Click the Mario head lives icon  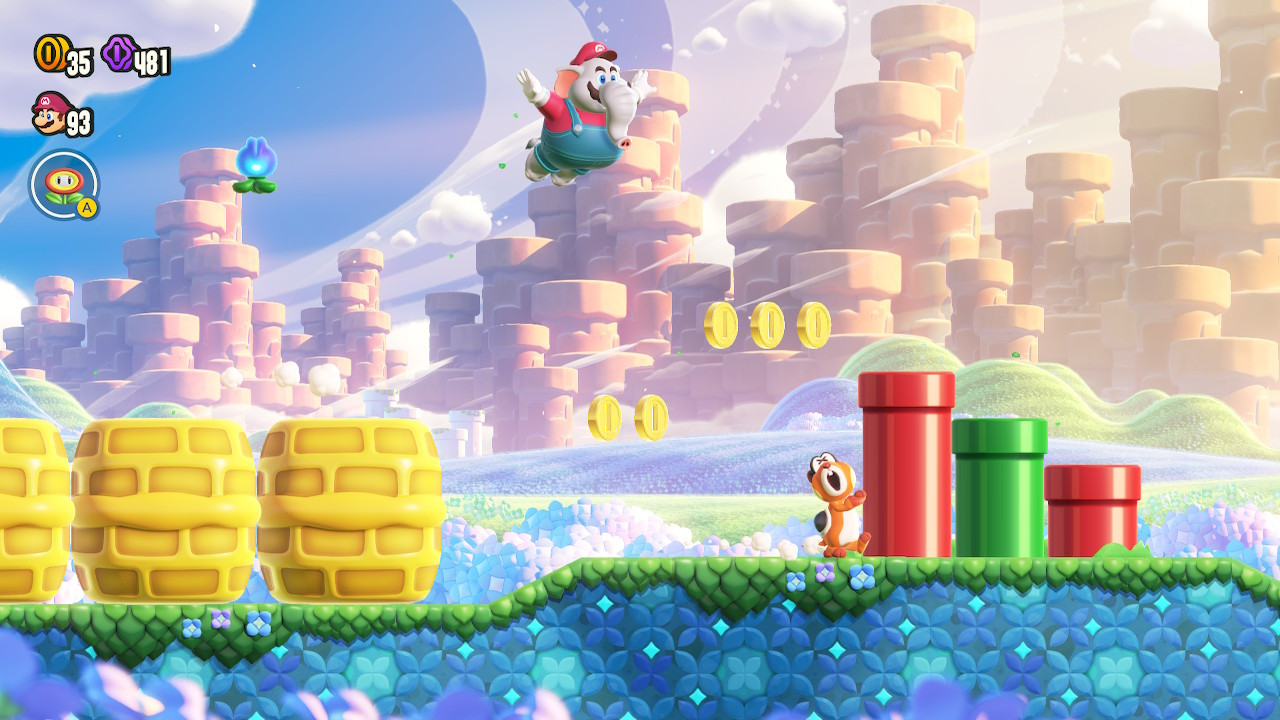[x=51, y=118]
